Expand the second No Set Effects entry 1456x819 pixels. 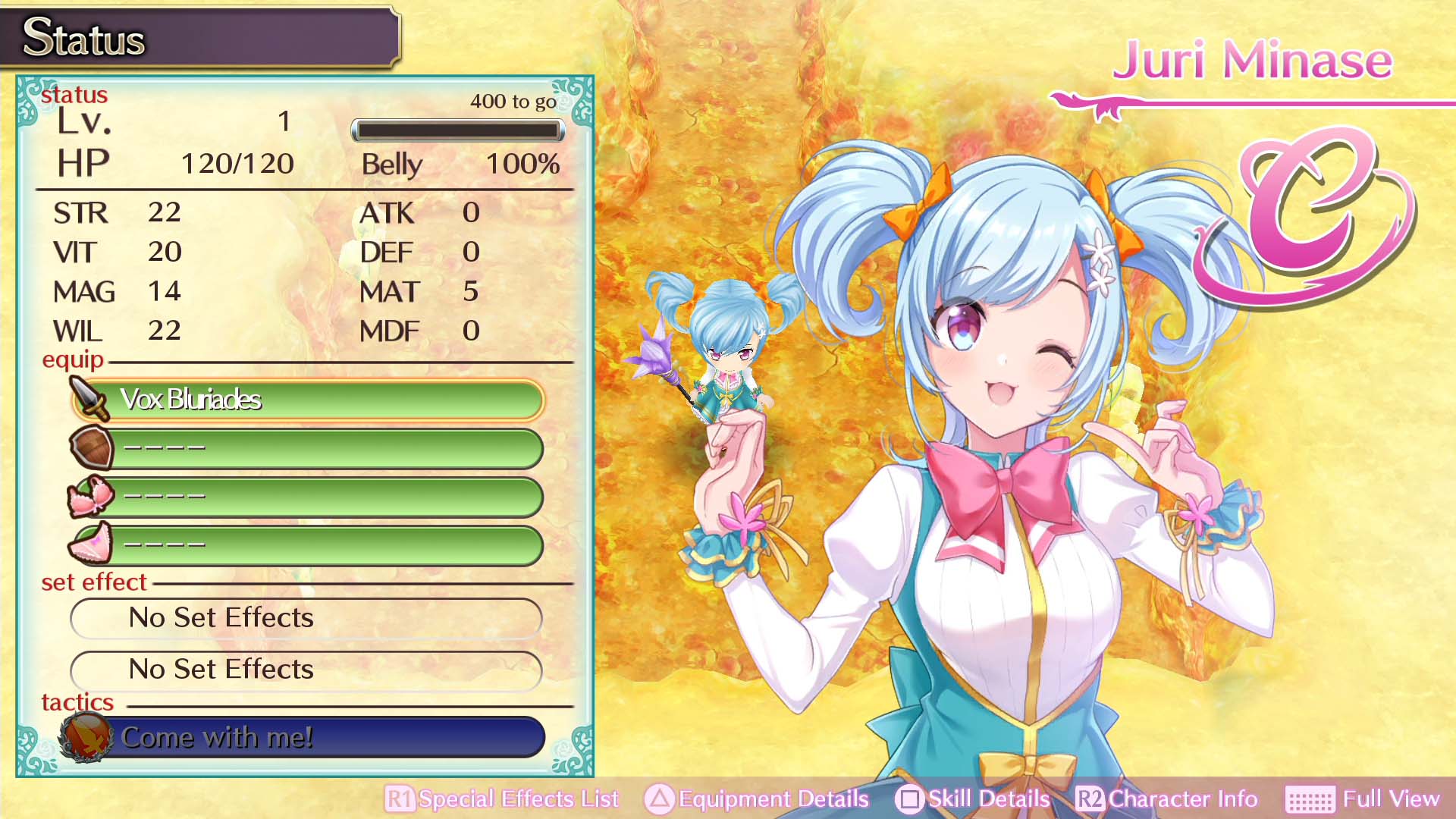click(306, 670)
